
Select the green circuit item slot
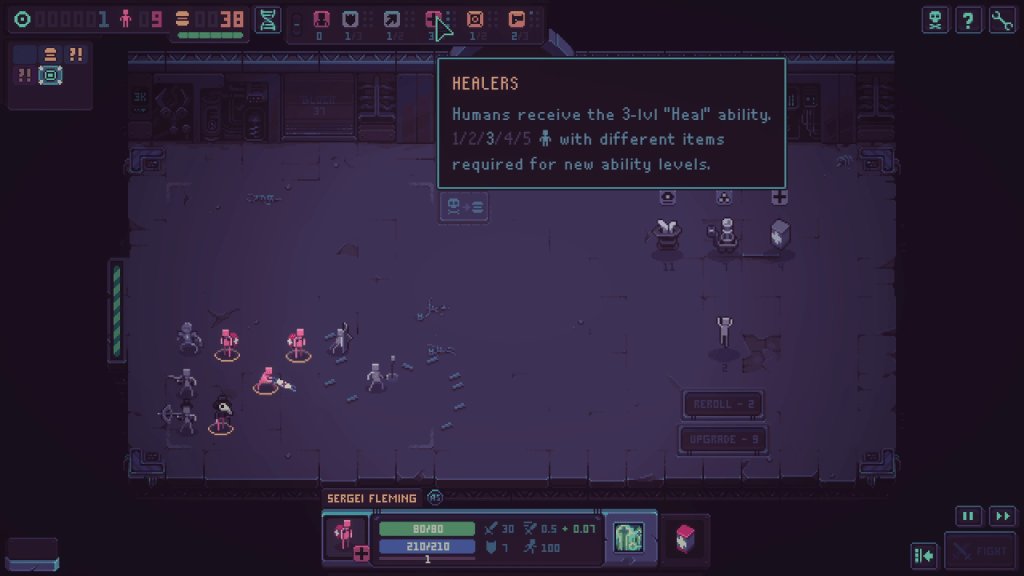629,537
